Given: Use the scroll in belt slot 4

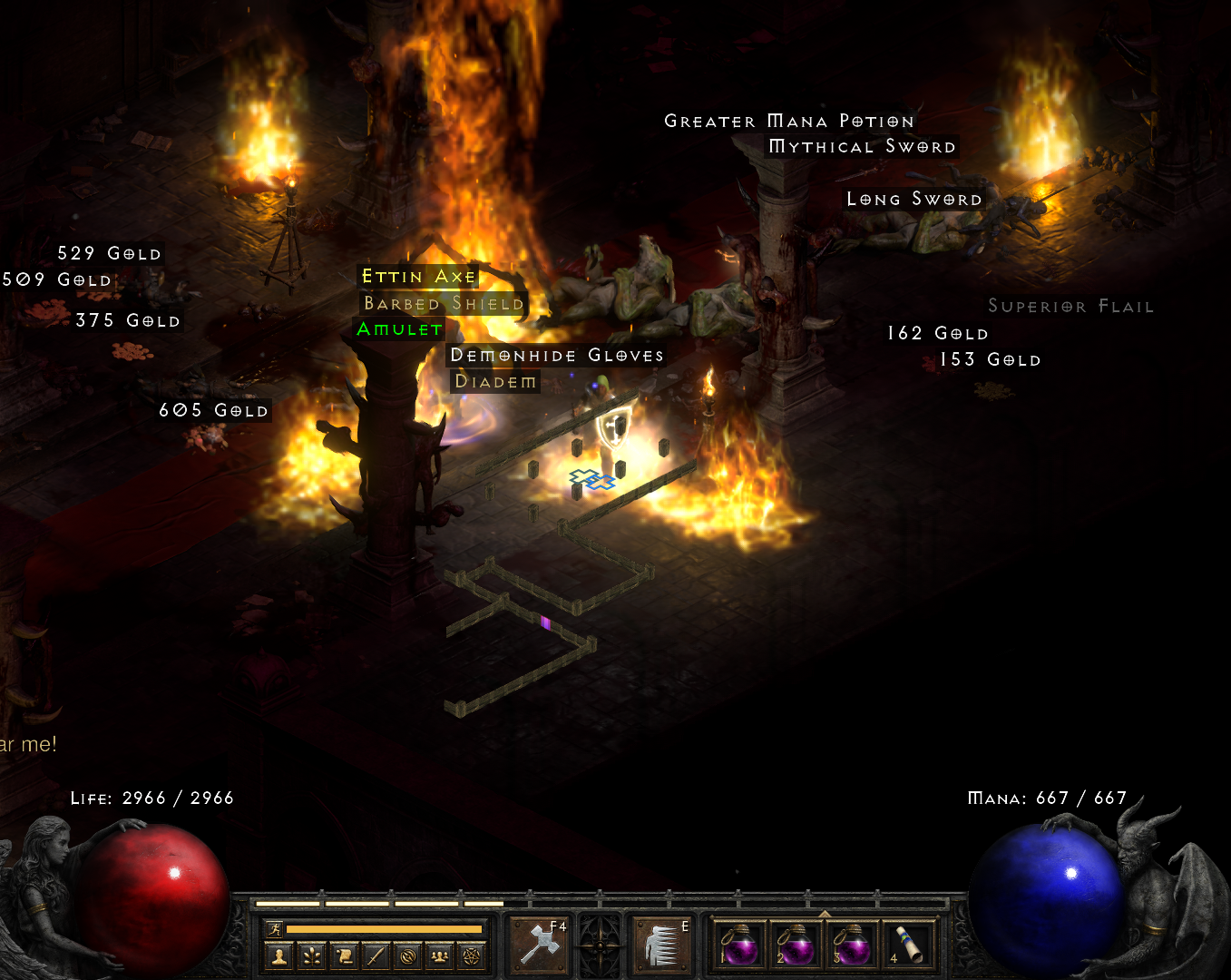Looking at the screenshot, I should [x=907, y=946].
